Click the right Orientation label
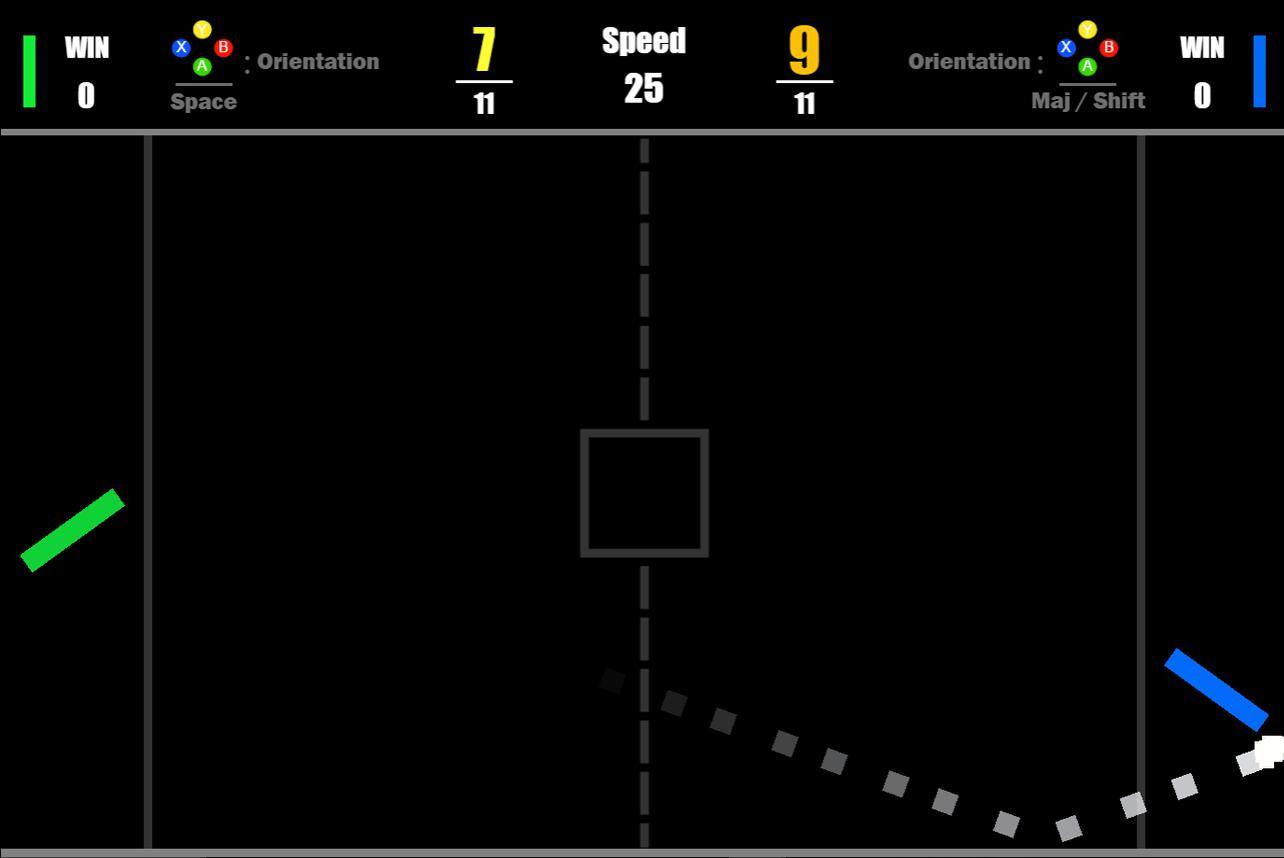The image size is (1284, 858). [970, 61]
